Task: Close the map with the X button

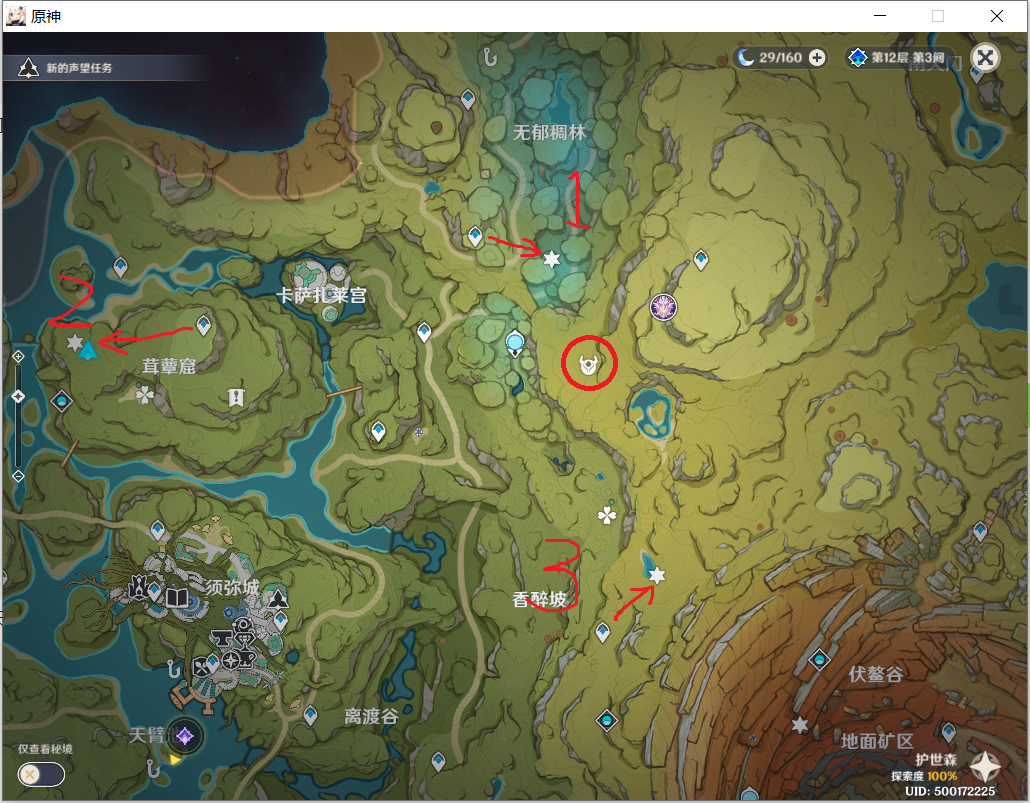Action: click(x=985, y=58)
